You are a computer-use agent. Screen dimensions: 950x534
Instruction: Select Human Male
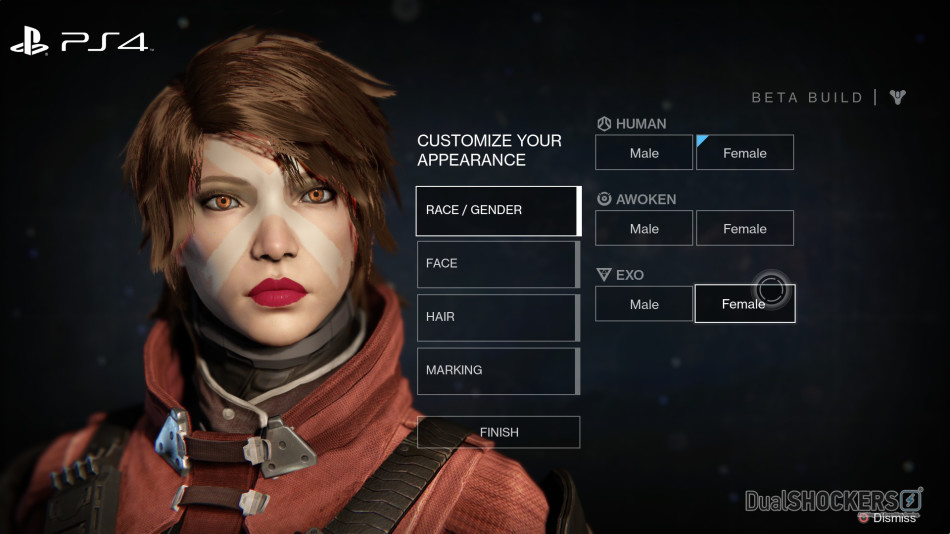click(x=644, y=153)
